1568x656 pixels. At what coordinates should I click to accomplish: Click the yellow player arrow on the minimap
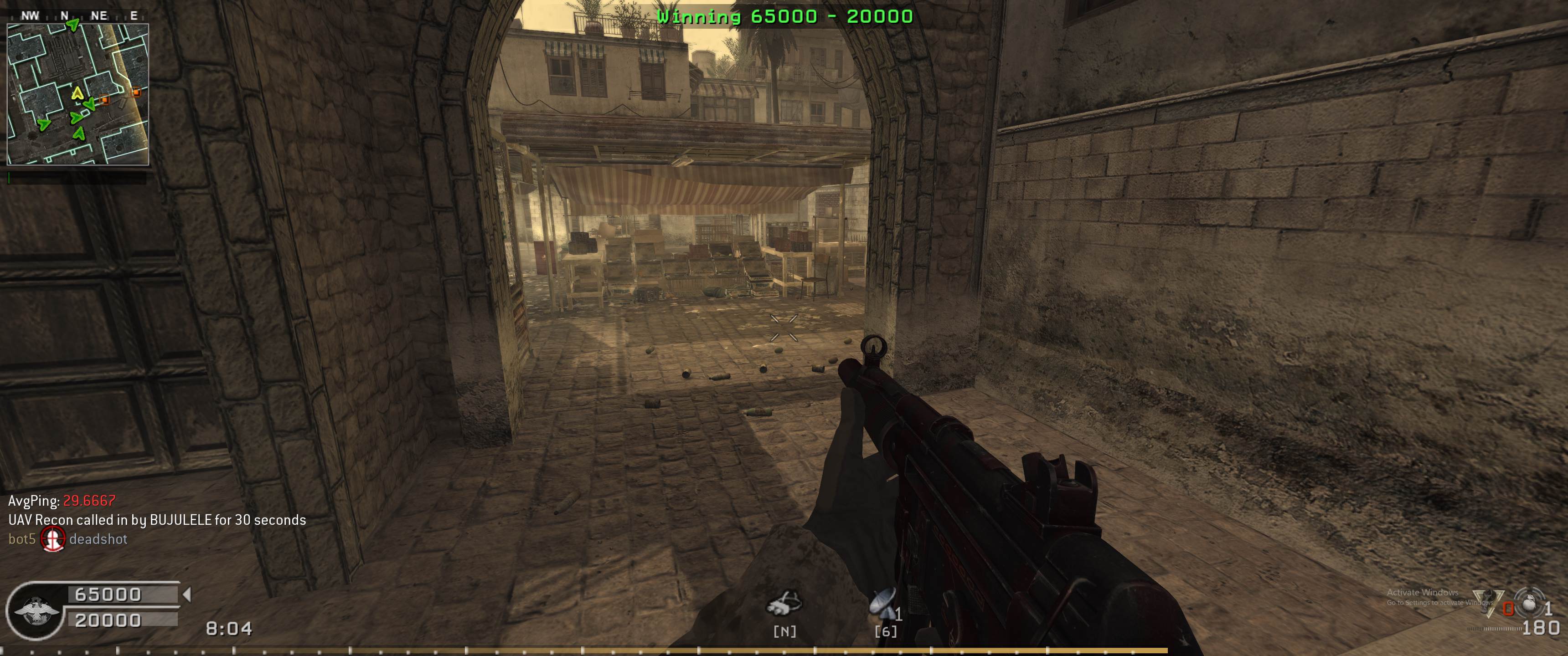pyautogui.click(x=77, y=93)
